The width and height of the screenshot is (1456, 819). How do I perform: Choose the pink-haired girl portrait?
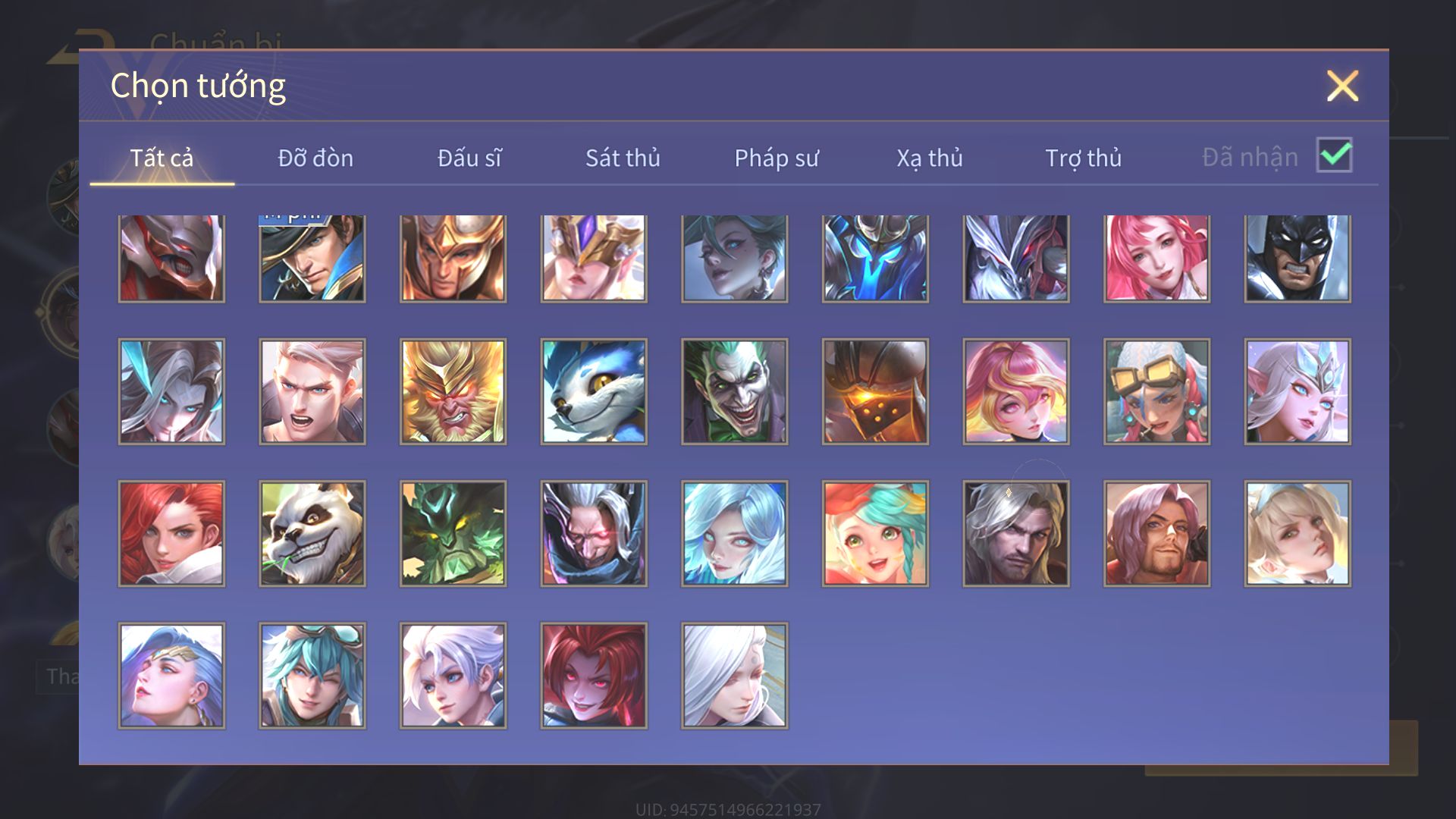pyautogui.click(x=1156, y=258)
